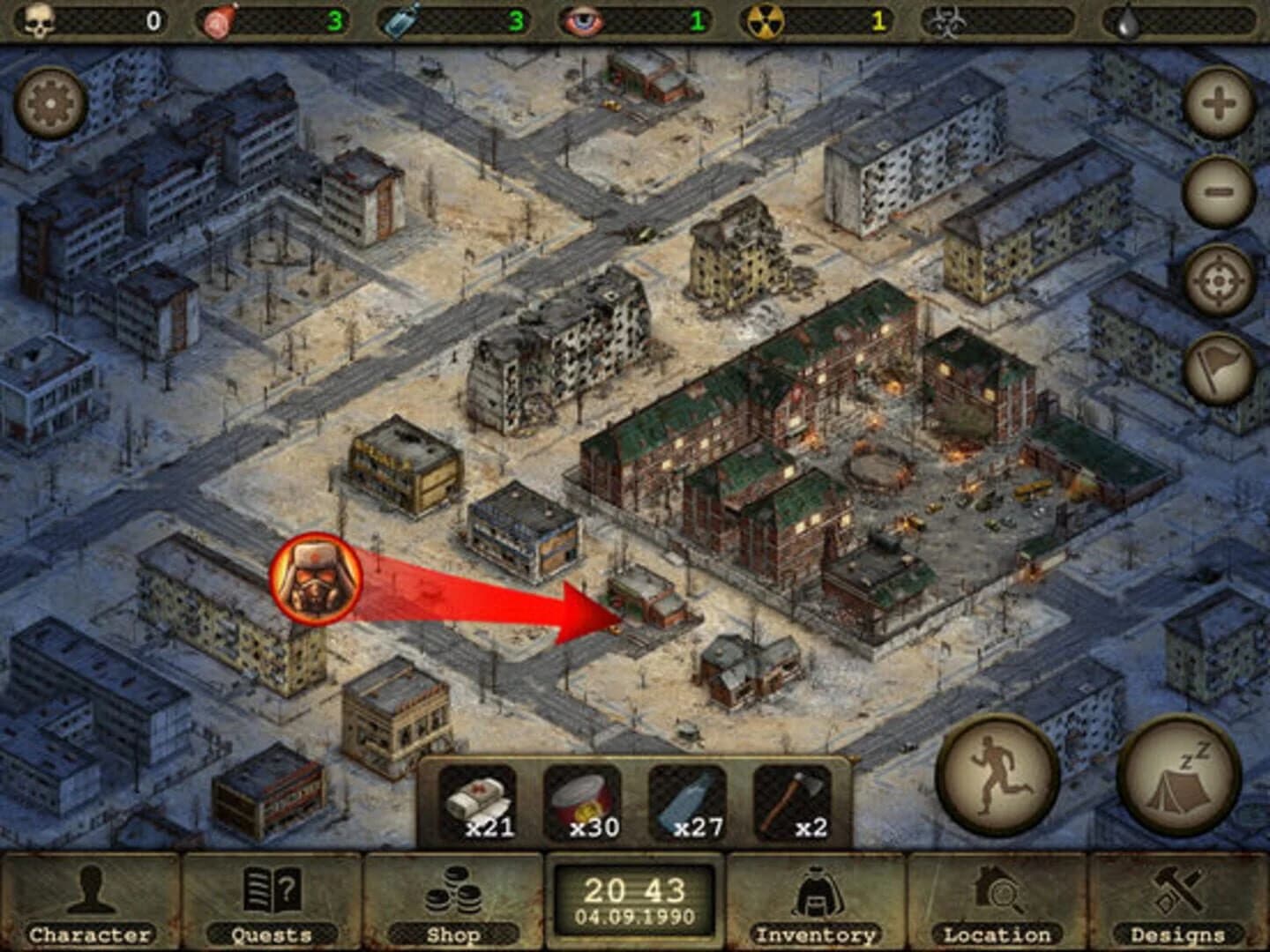Click the crosshair center-map icon

pos(1217,281)
